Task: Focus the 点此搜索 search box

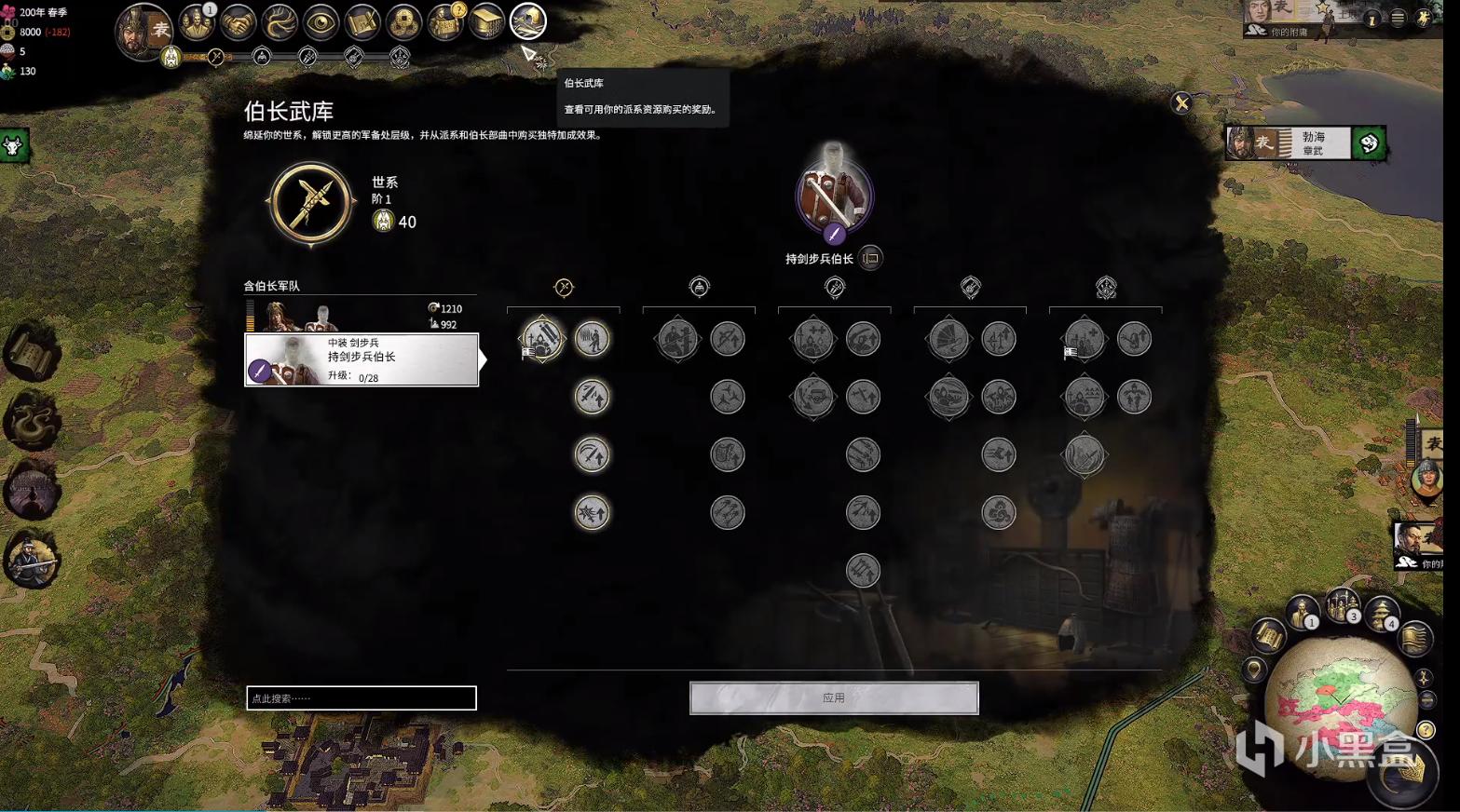Action: [362, 698]
